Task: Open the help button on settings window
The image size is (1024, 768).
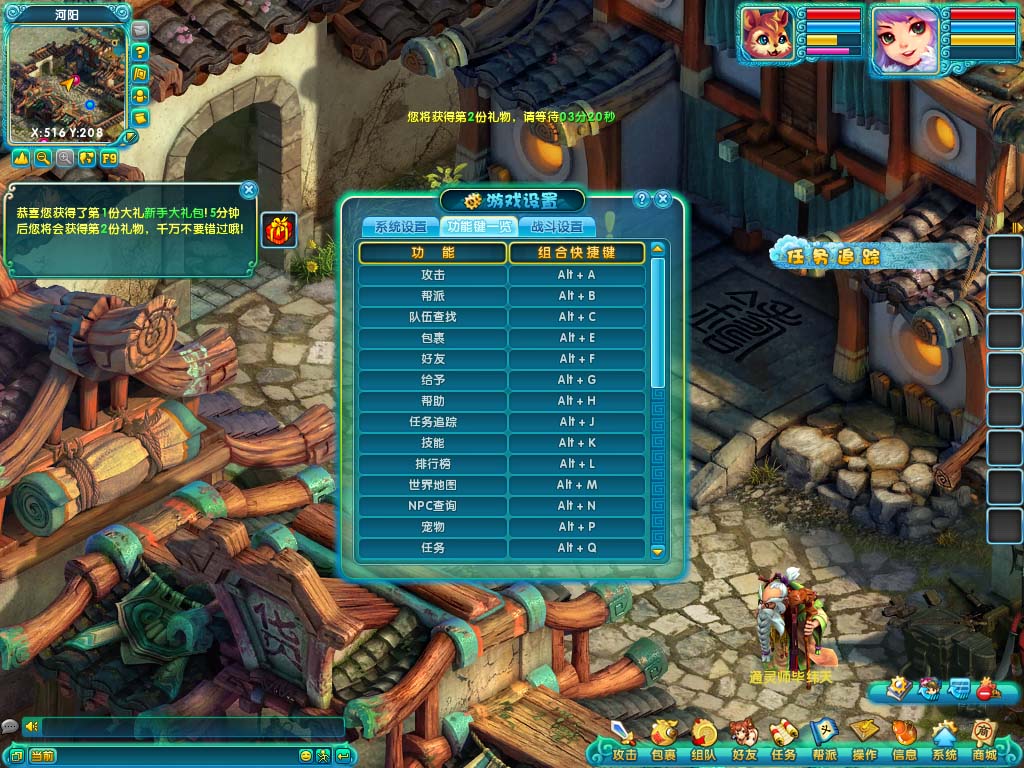Action: (x=642, y=199)
